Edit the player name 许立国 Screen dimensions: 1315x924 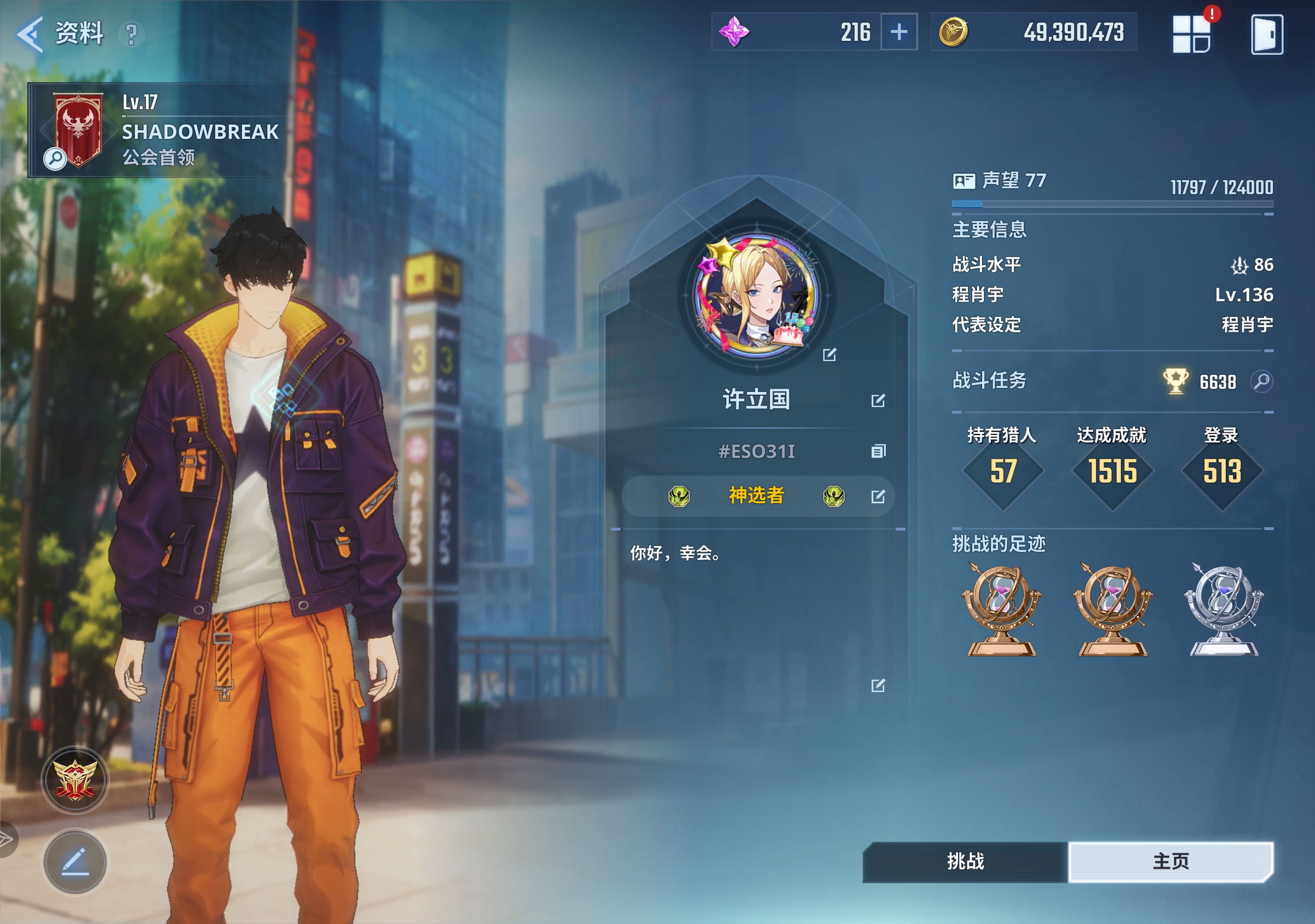tap(877, 400)
